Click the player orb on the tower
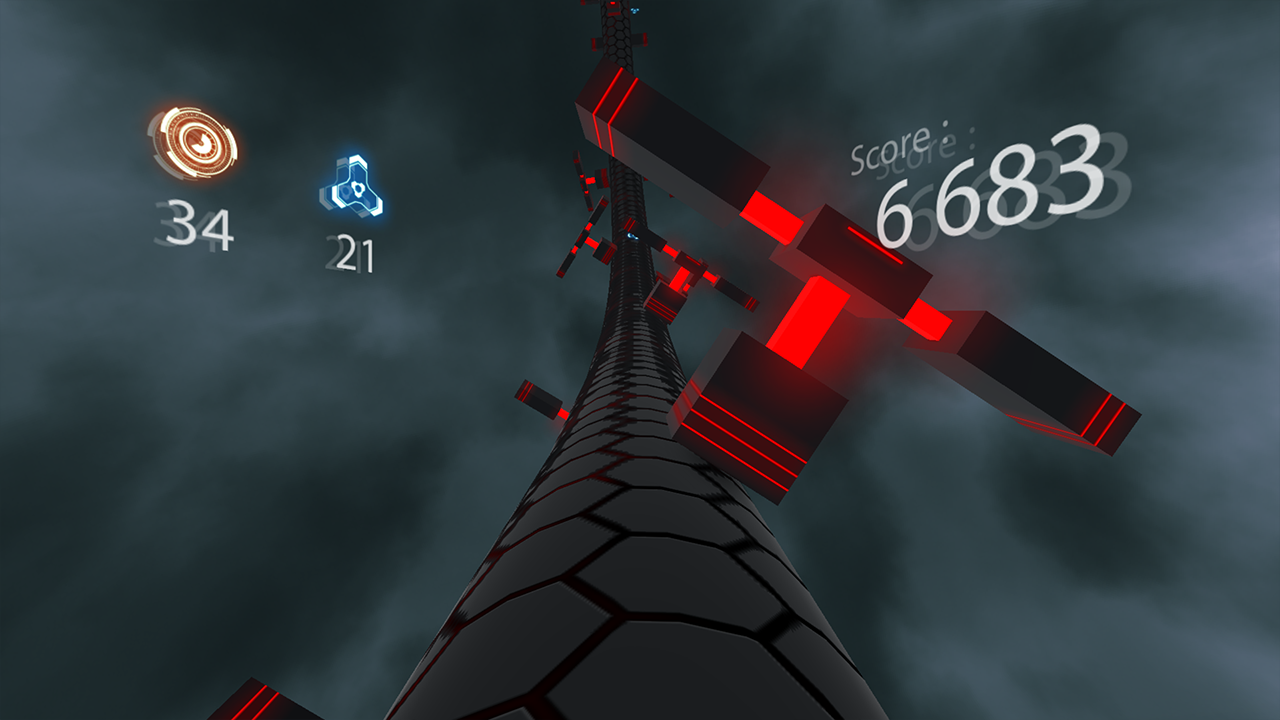 (x=633, y=236)
